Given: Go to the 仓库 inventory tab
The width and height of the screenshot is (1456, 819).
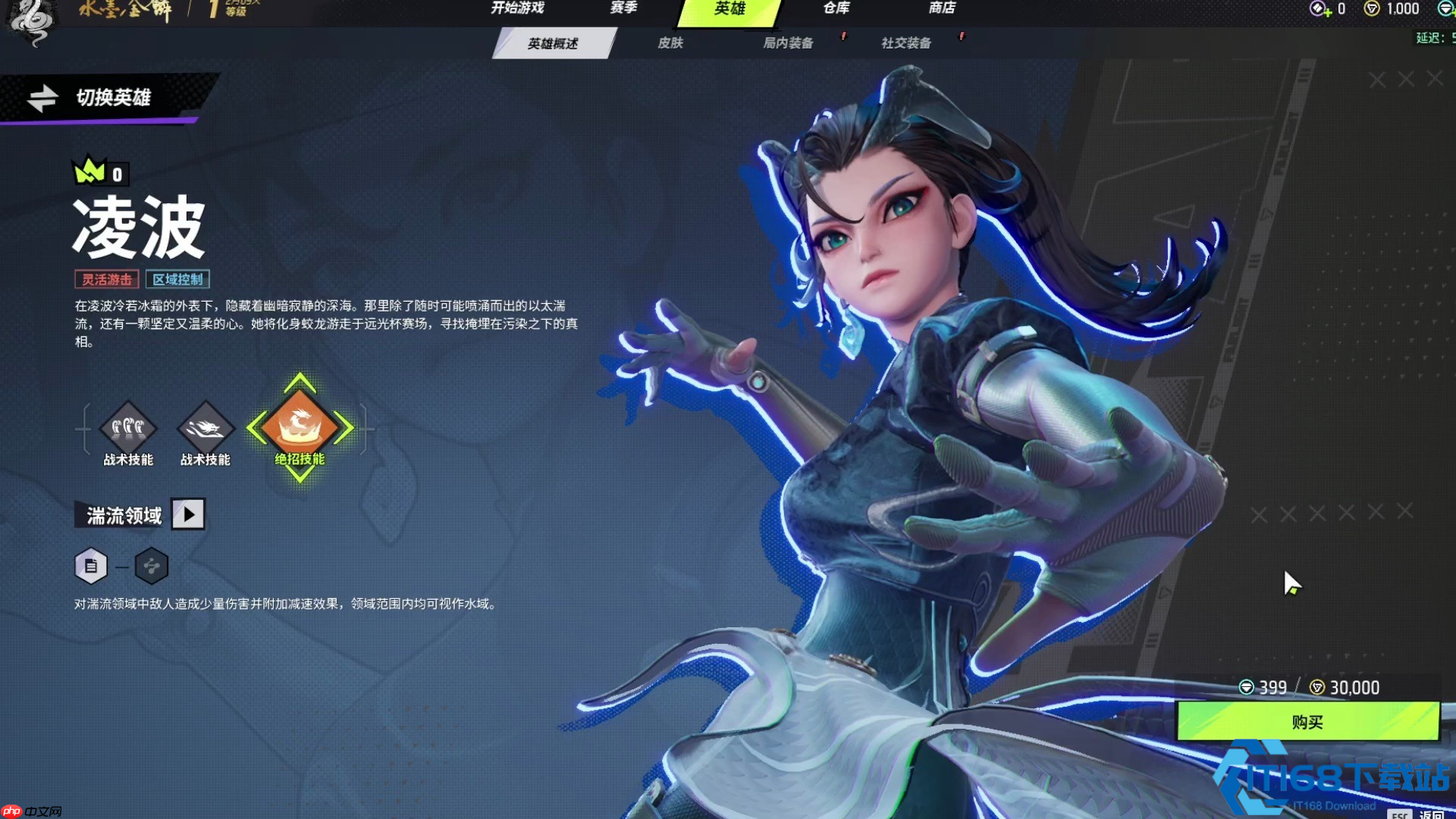Looking at the screenshot, I should 836,8.
